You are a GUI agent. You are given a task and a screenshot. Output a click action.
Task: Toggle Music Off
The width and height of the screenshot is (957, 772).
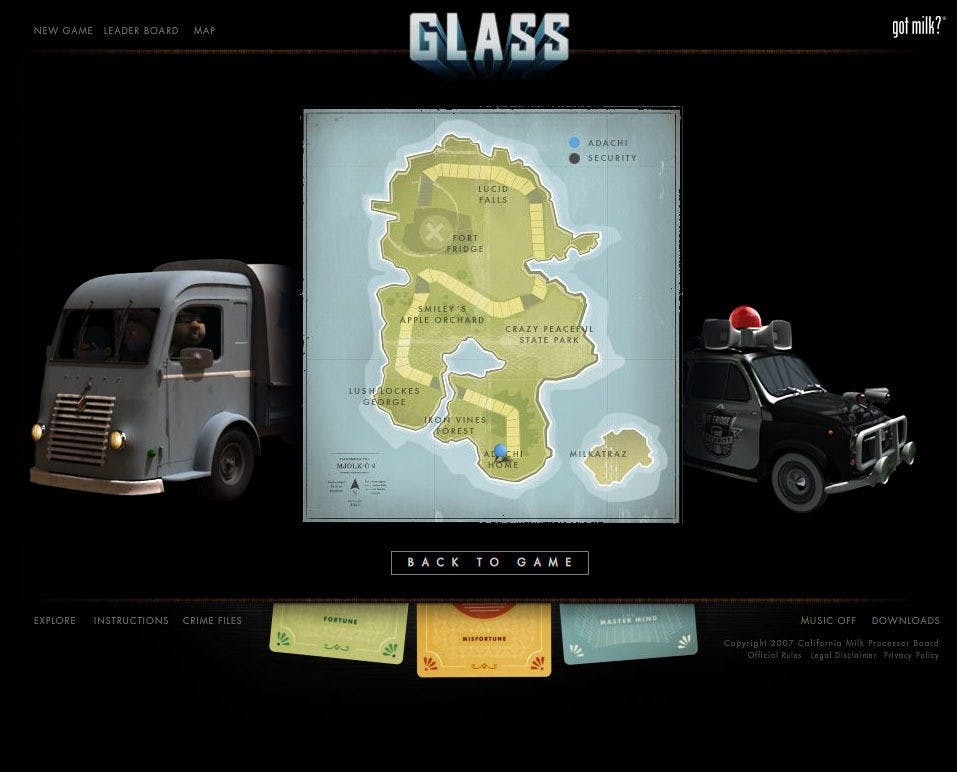click(x=828, y=621)
